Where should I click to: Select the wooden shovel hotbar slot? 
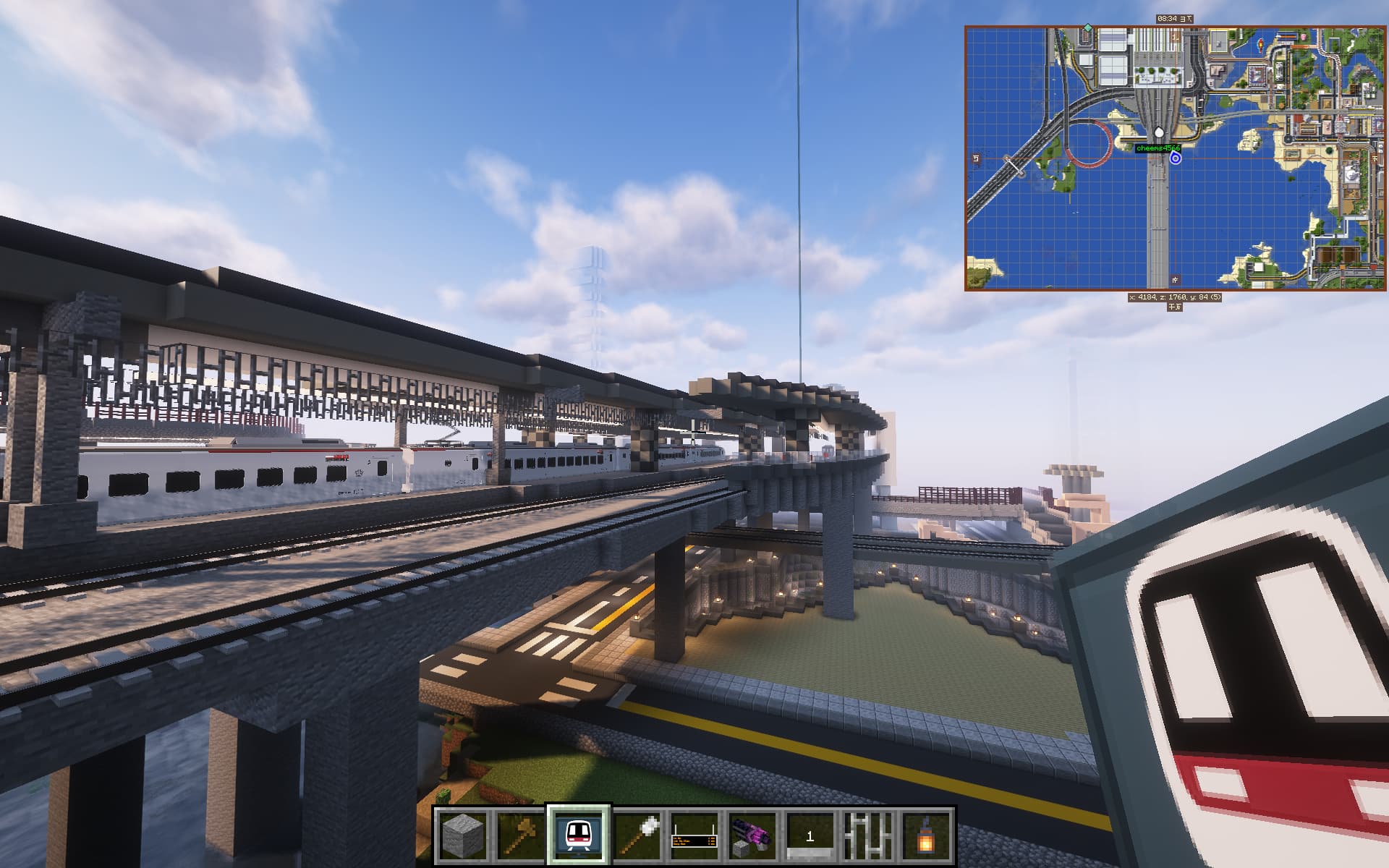pyautogui.click(x=521, y=836)
